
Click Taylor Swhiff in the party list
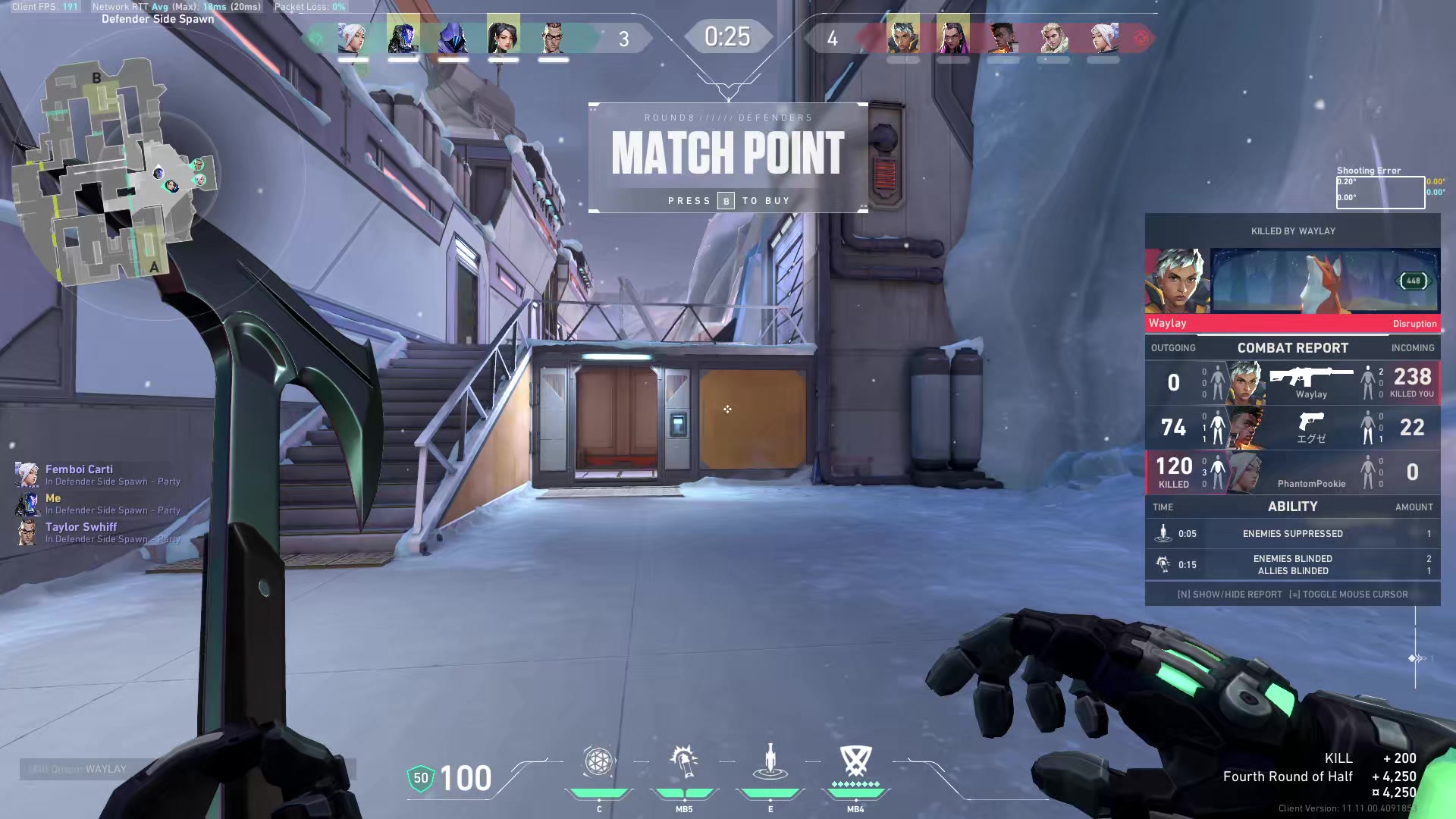coord(80,527)
